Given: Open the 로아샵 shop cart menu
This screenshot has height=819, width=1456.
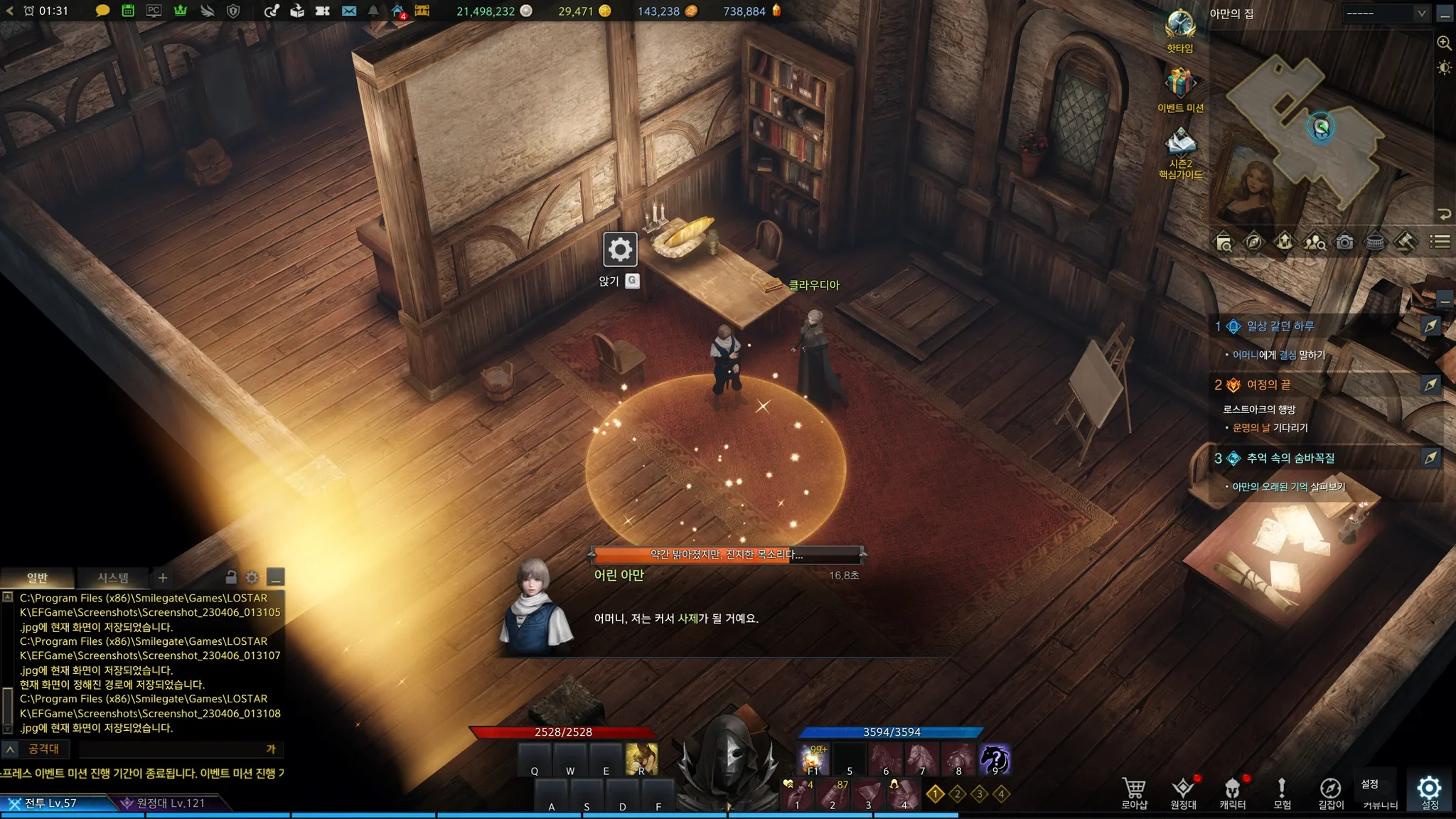Looking at the screenshot, I should (x=1134, y=793).
